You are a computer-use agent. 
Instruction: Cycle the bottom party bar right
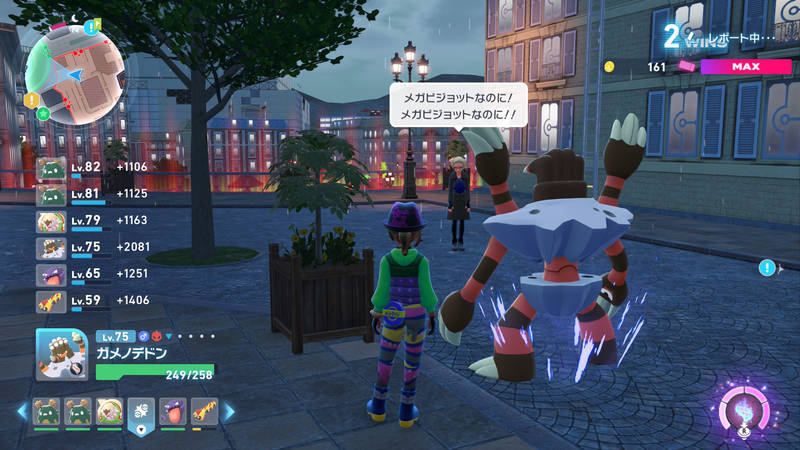tap(227, 410)
